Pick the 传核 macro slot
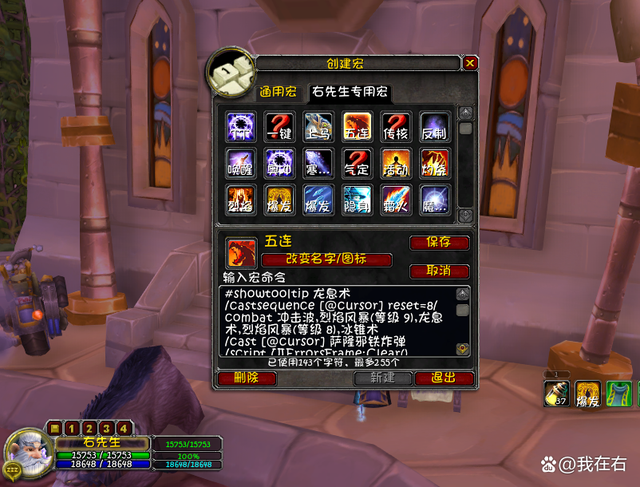Viewport: 640px width, 487px height. coord(396,126)
